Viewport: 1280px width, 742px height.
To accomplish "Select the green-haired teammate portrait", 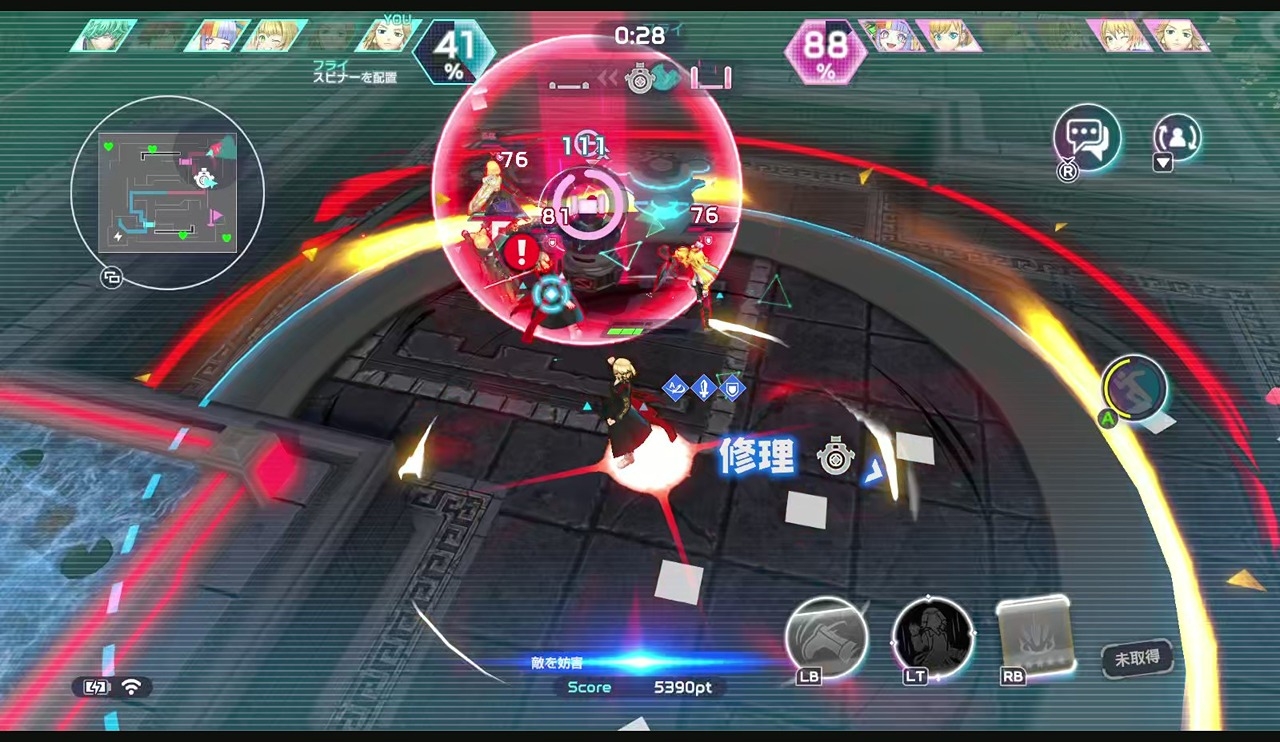I will (104, 36).
